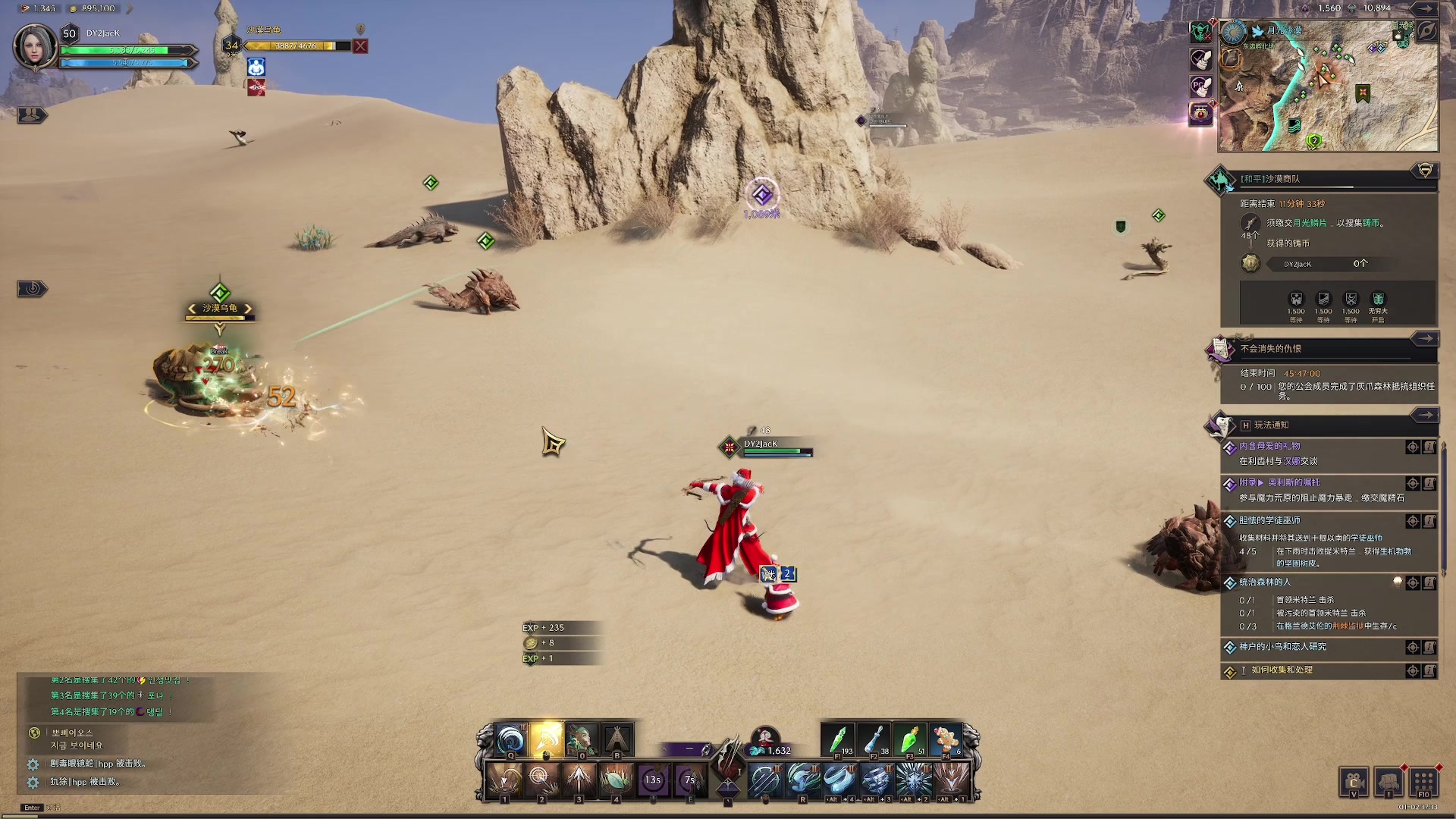Screen dimensions: 1456x819
Task: Trigger the ice shield skill on Alt+2
Action: tap(913, 779)
